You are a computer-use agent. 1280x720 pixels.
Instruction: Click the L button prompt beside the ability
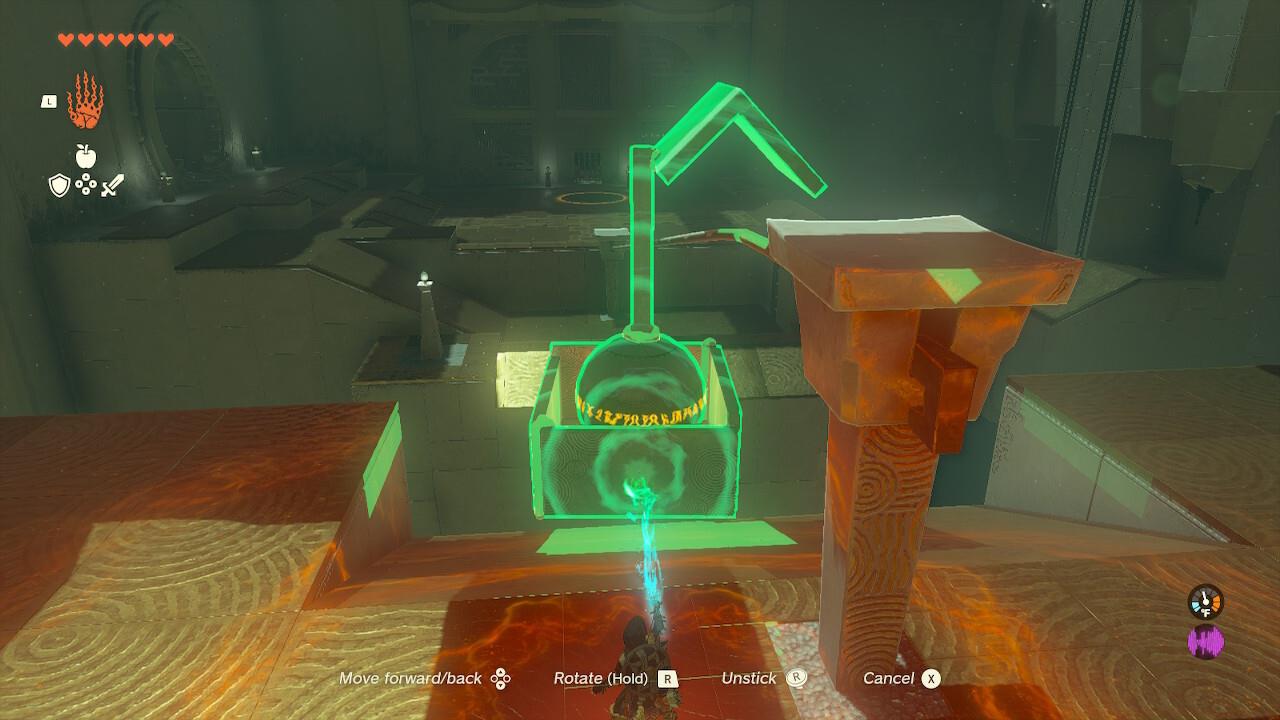coord(49,101)
